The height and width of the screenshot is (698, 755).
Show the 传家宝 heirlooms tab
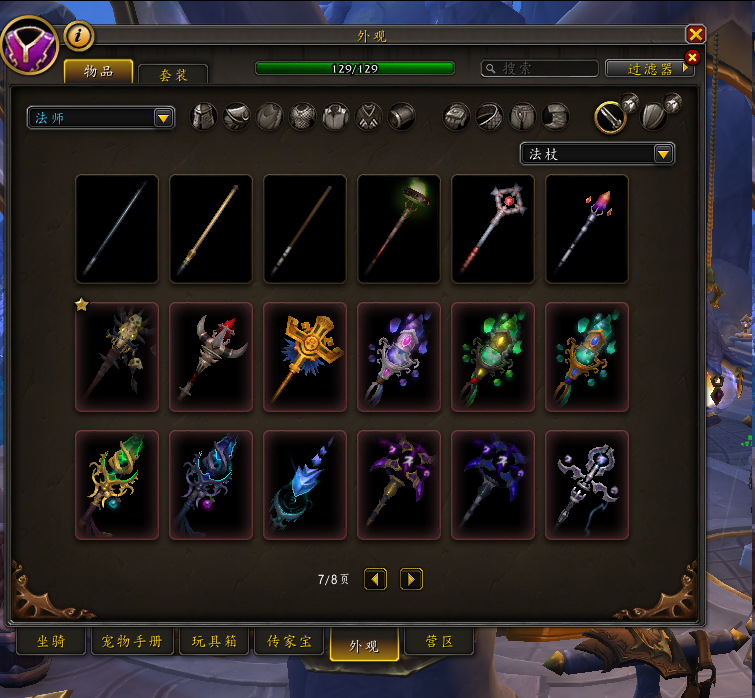pyautogui.click(x=289, y=642)
